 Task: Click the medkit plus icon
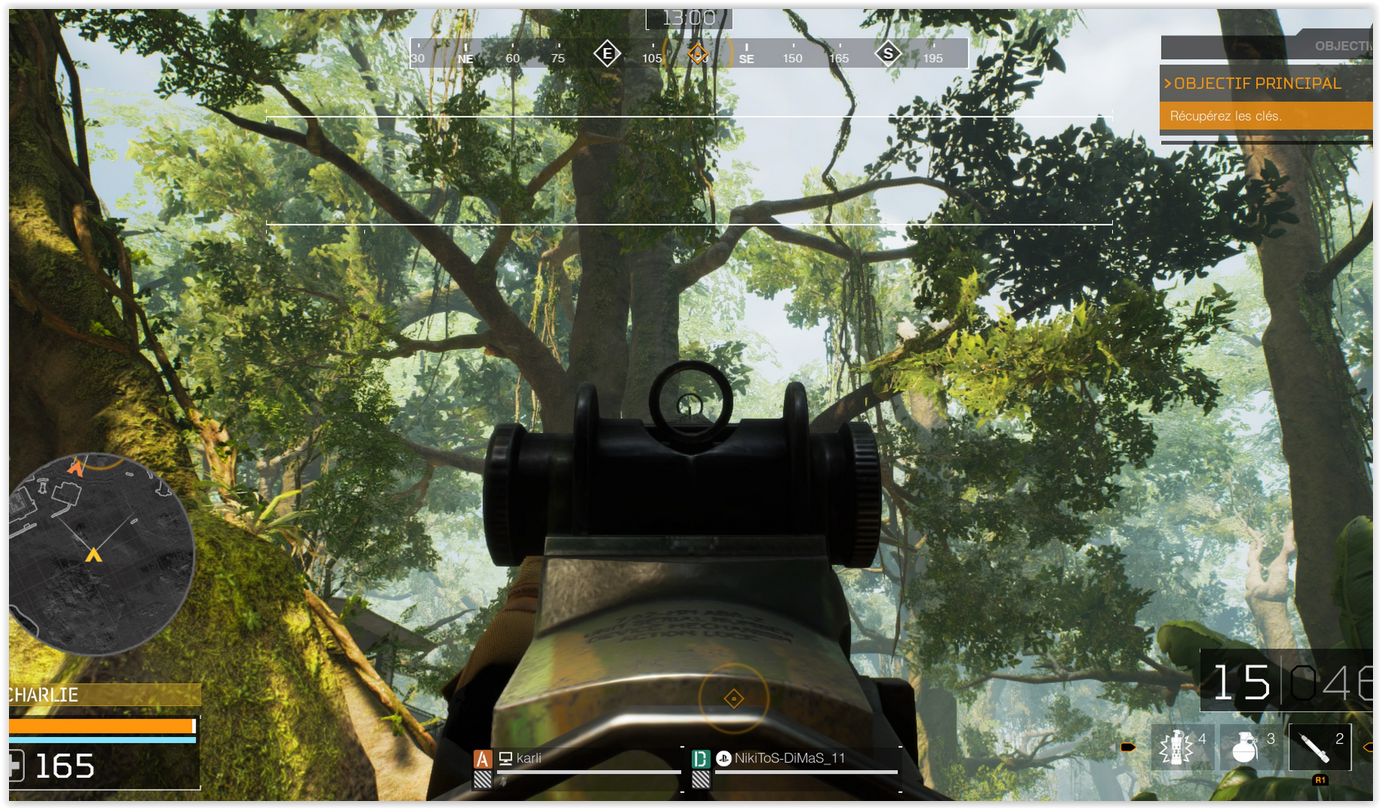tap(14, 766)
